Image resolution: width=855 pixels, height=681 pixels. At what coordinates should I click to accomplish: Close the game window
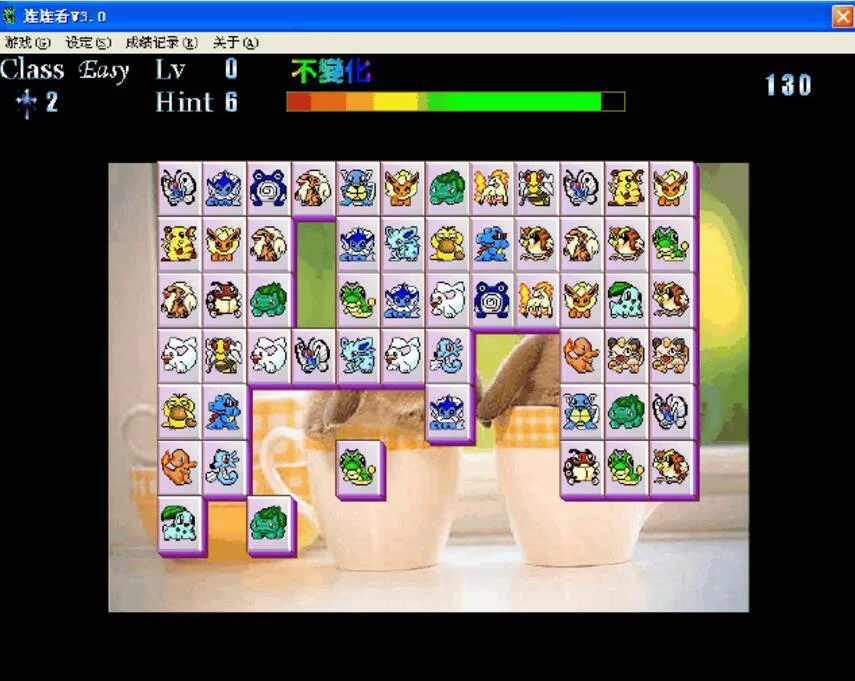tap(842, 17)
